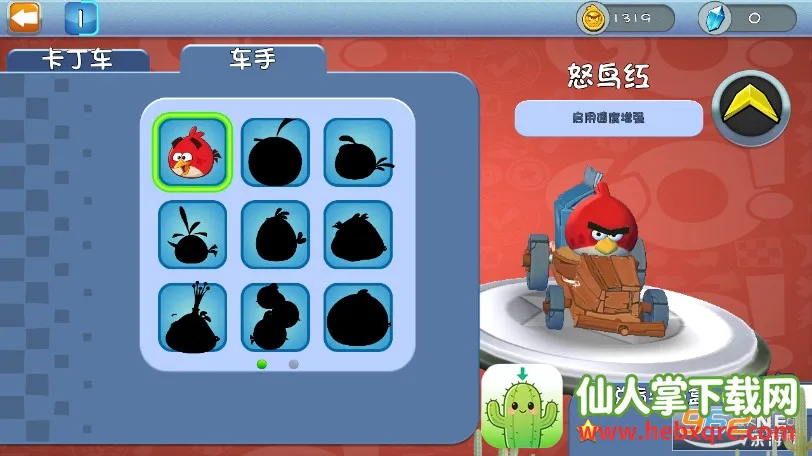Open the 车手 driver tab

[x=252, y=59]
